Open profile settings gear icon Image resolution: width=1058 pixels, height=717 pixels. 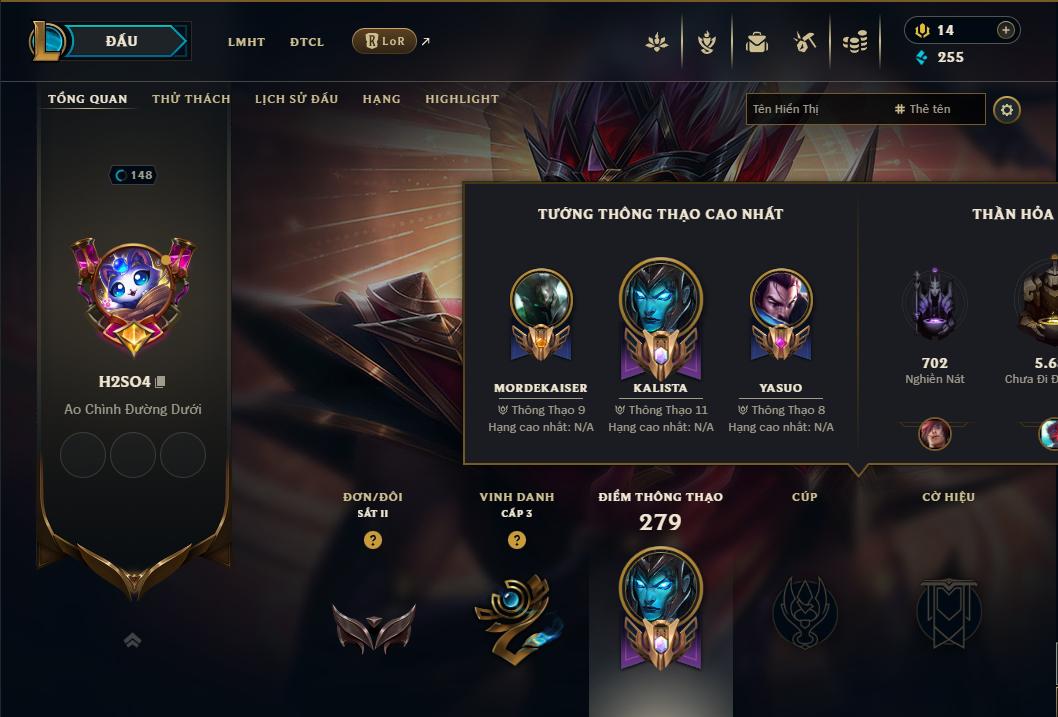click(1007, 109)
